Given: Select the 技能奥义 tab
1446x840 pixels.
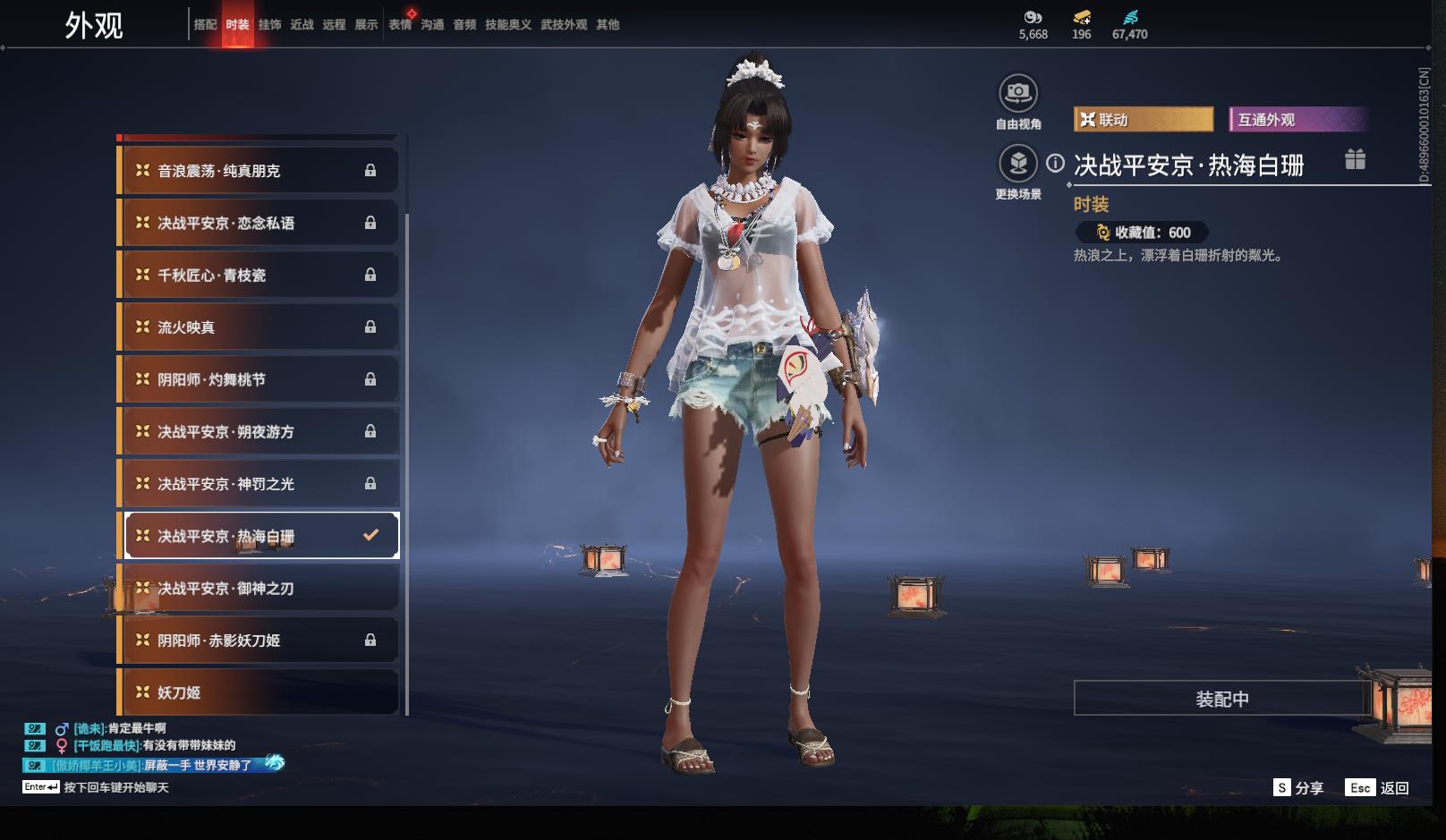Looking at the screenshot, I should point(508,24).
